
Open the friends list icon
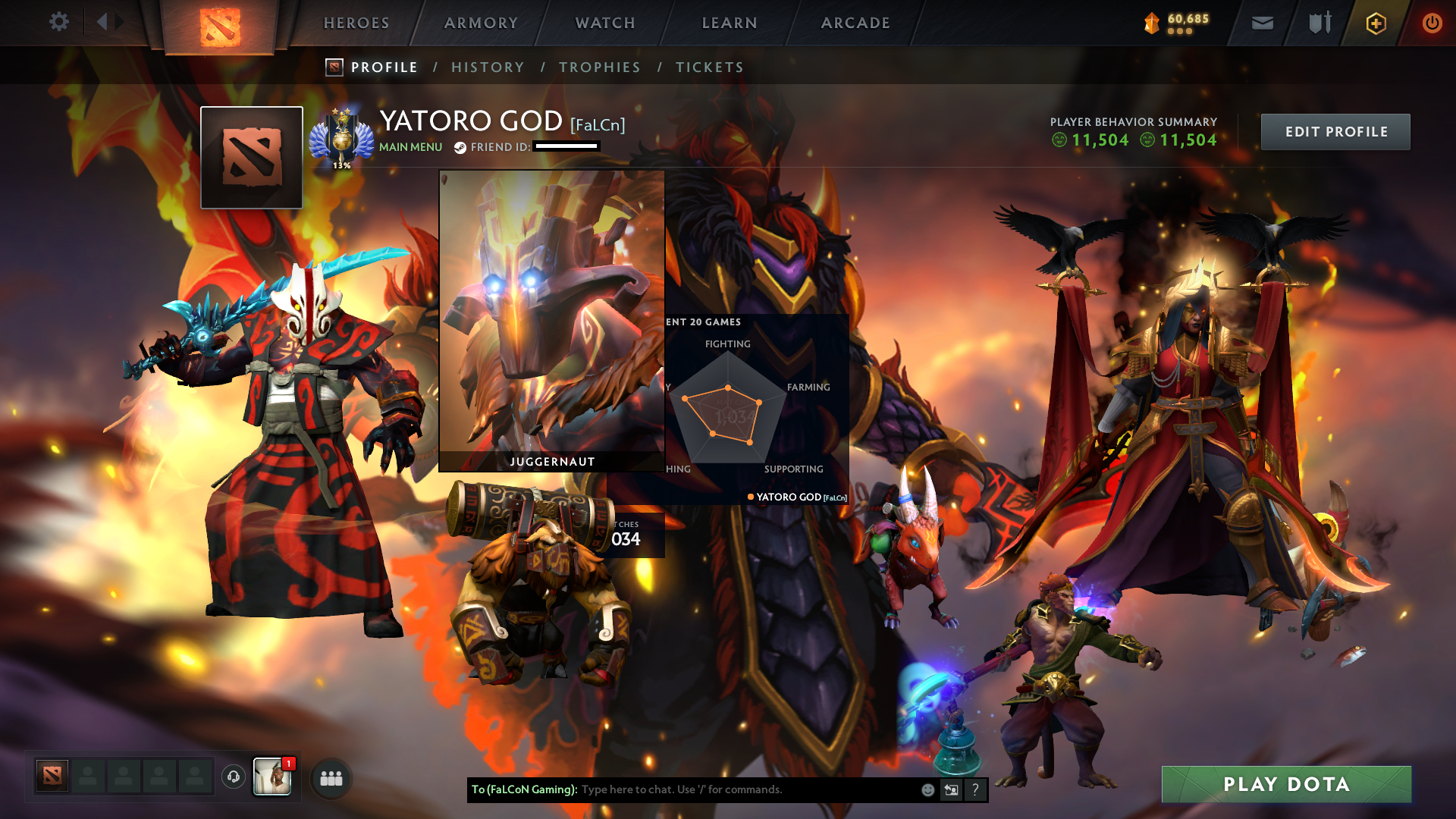[331, 777]
